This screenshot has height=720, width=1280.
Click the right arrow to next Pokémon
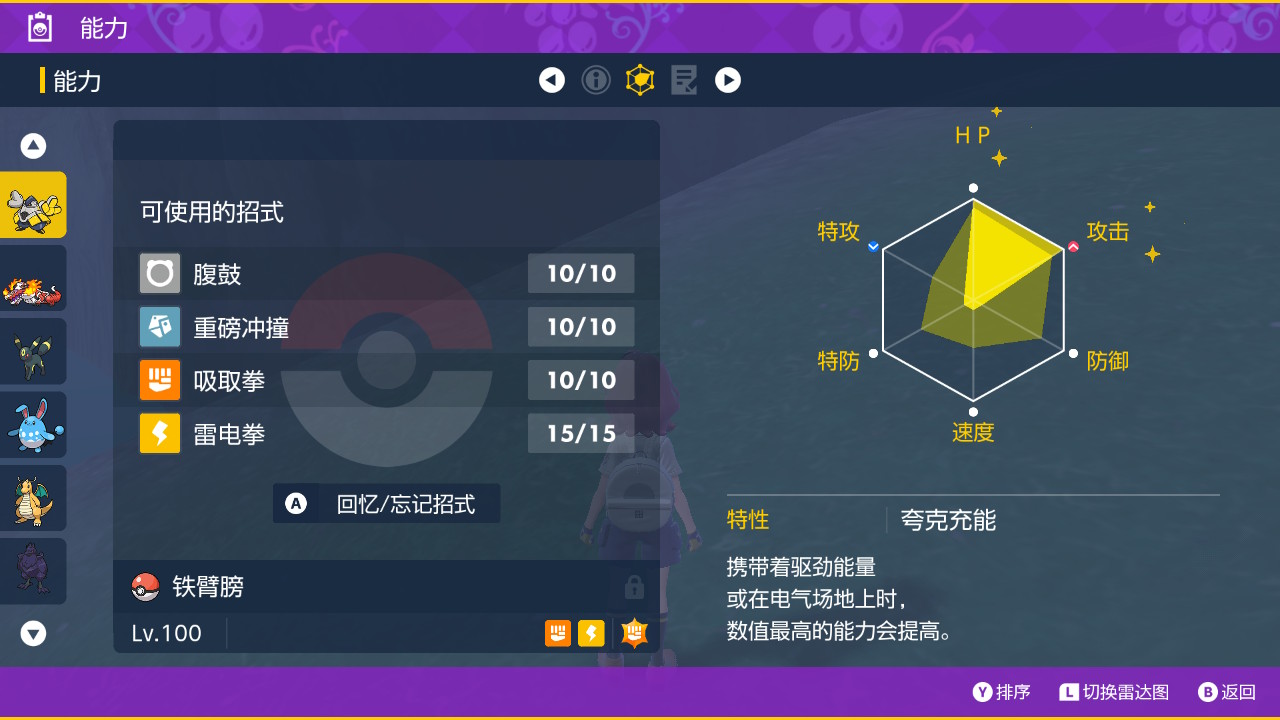point(728,80)
